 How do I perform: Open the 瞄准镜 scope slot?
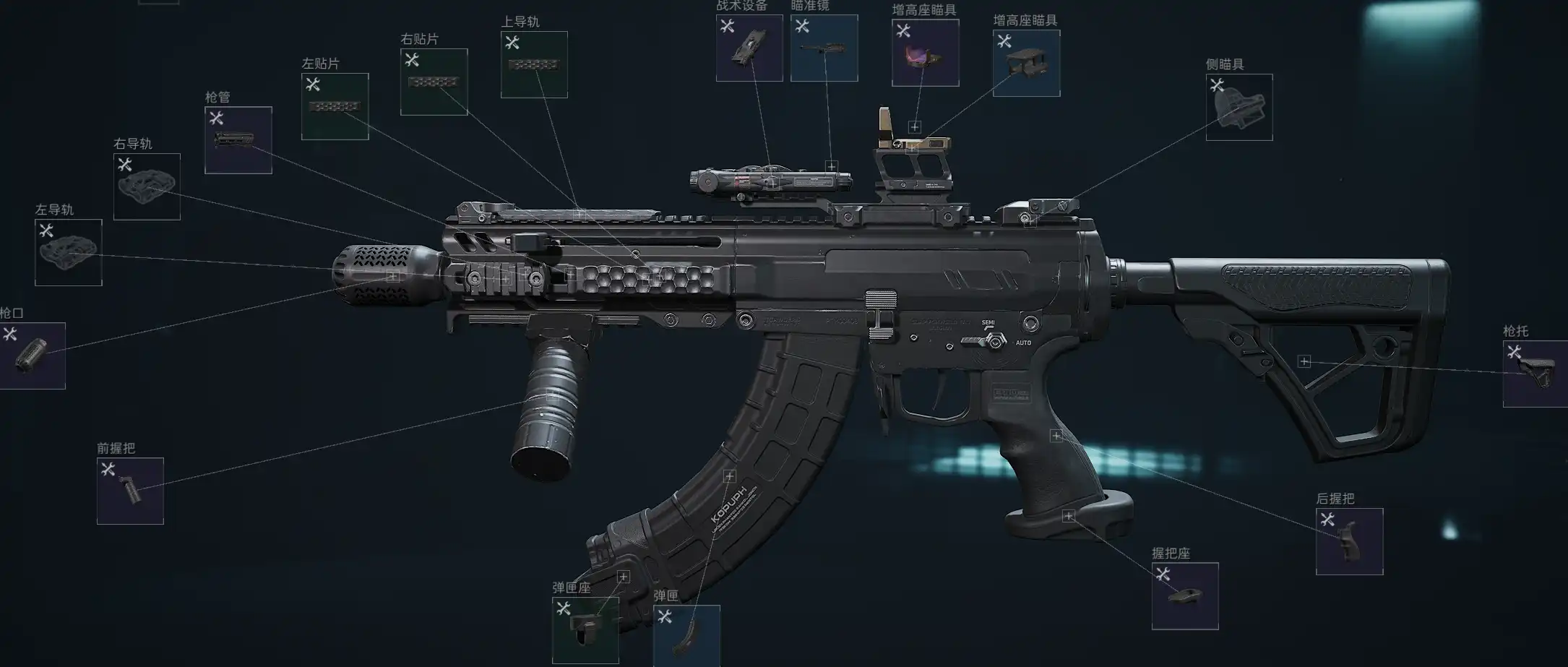point(824,48)
